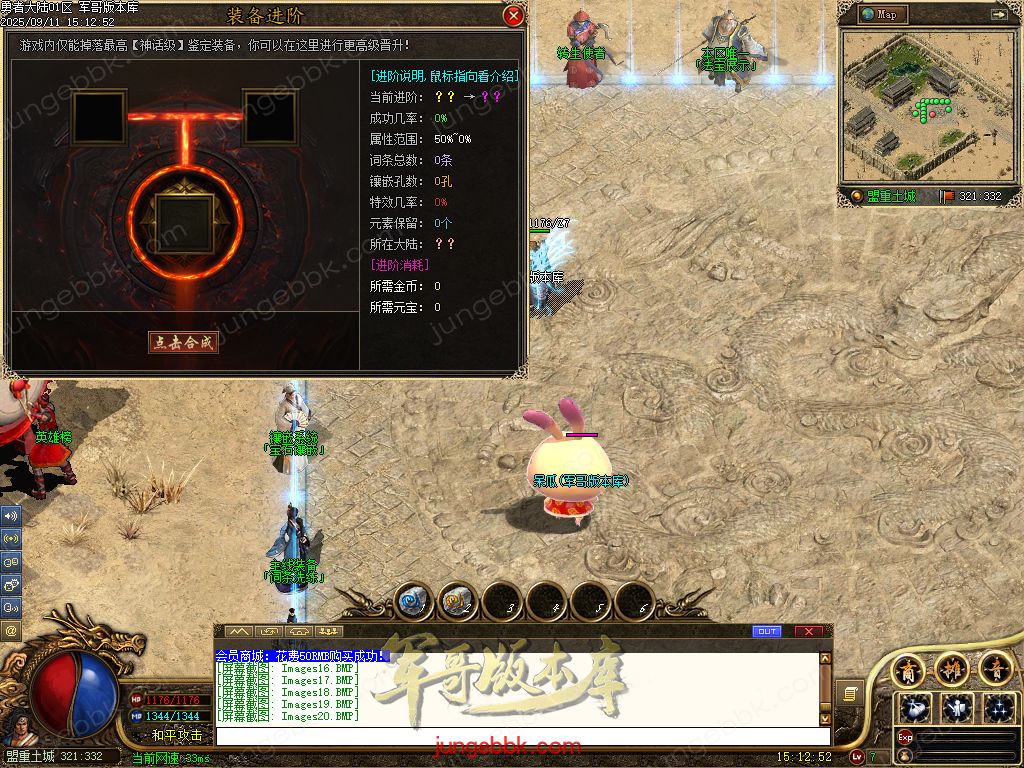Toggle the 和平攻击 attack mode
The height and width of the screenshot is (768, 1024).
click(176, 735)
